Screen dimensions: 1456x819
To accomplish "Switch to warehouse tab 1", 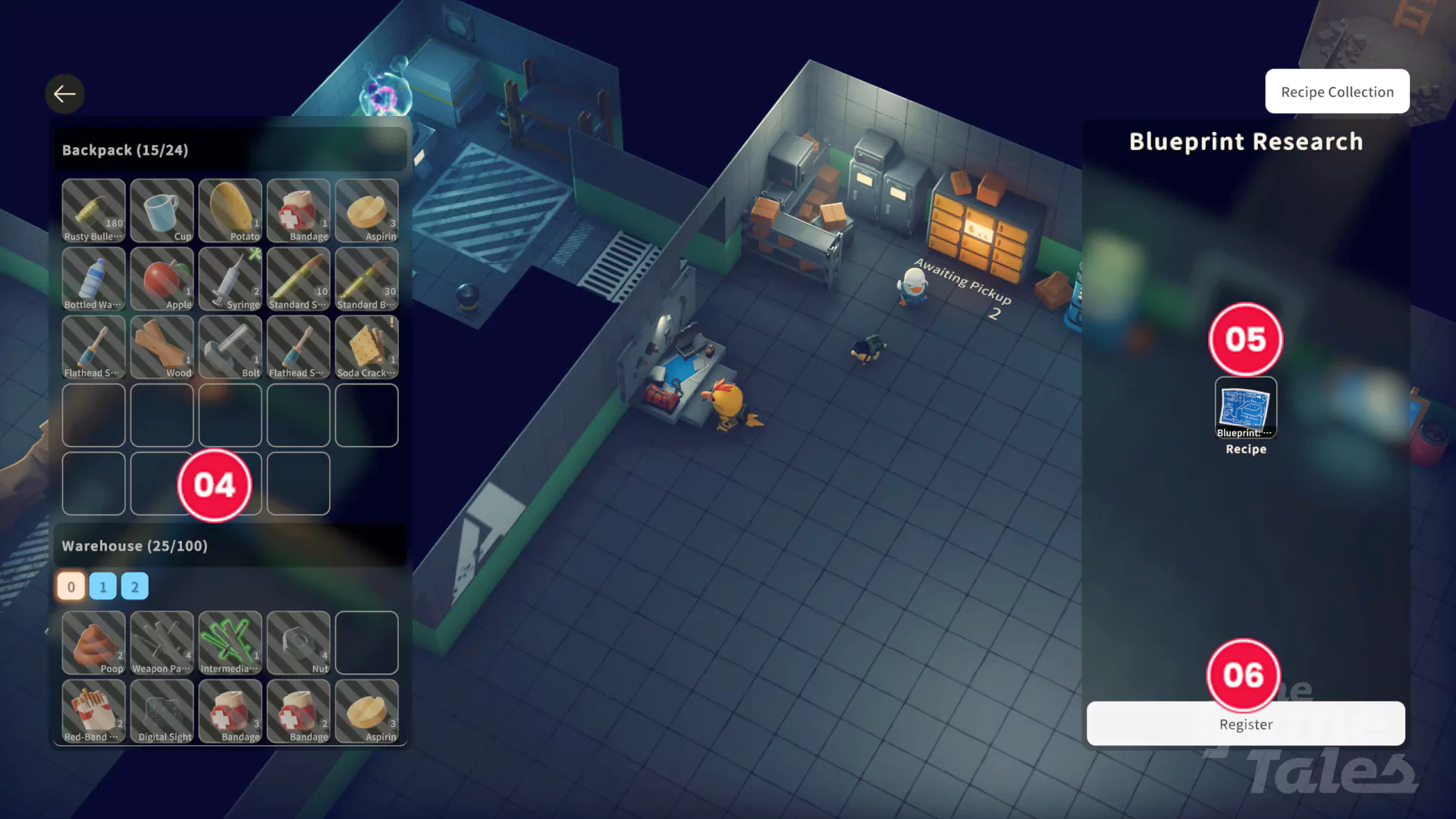I will pyautogui.click(x=103, y=586).
